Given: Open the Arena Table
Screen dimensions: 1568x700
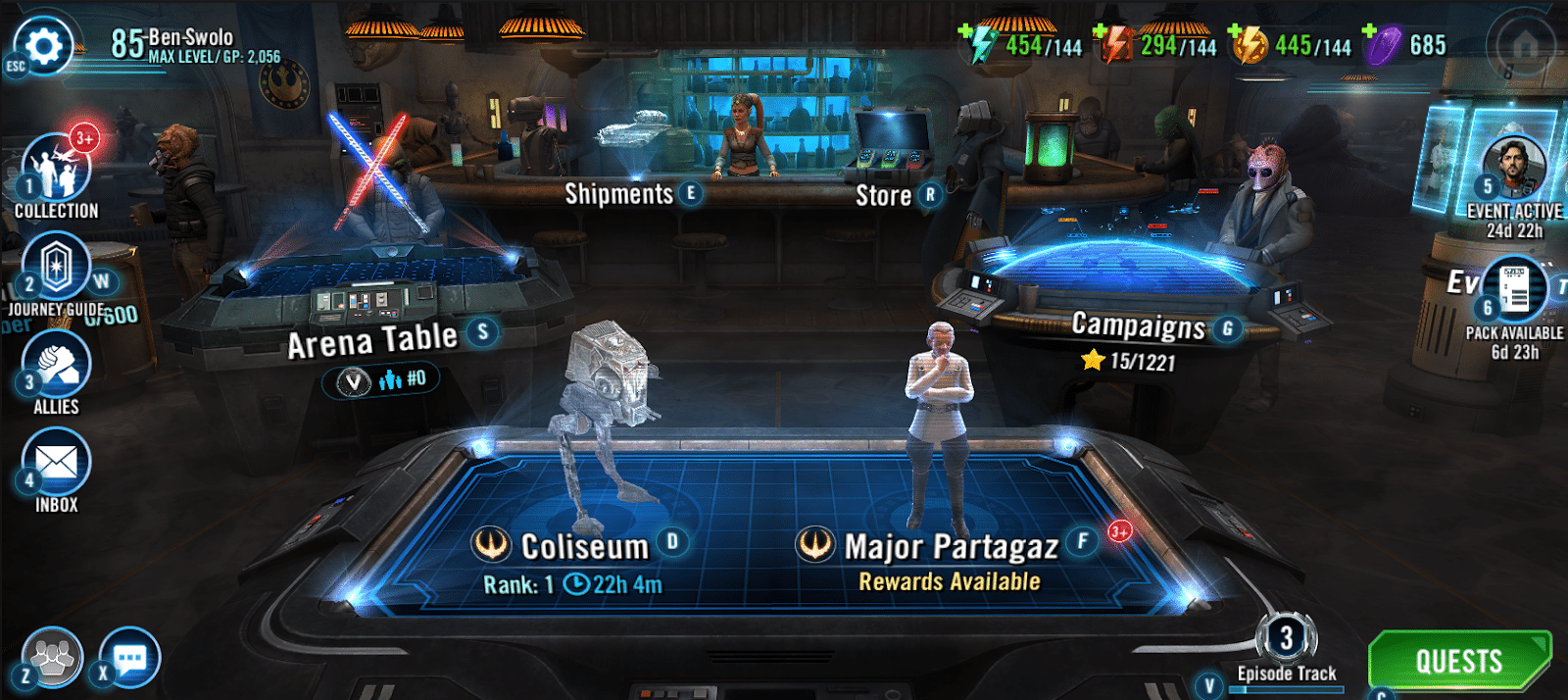Looking at the screenshot, I should [x=372, y=339].
